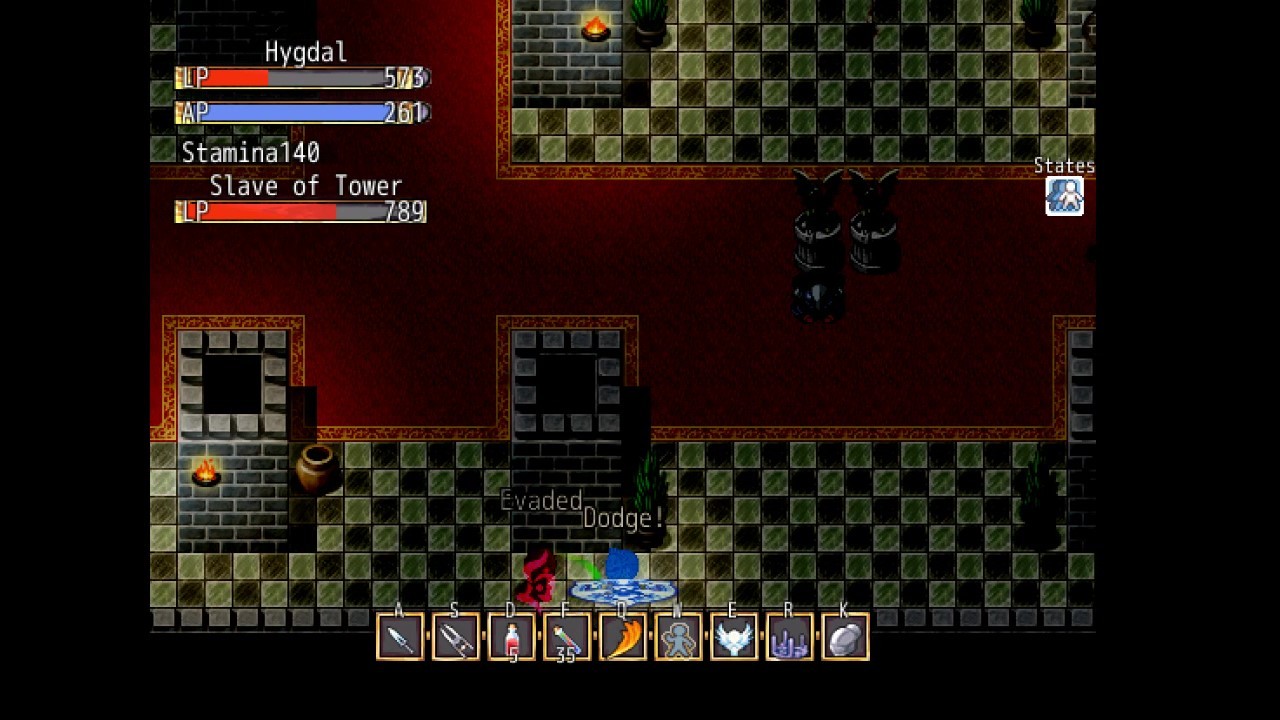This screenshot has height=720, width=1280.
Task: Open the States status icon
Action: point(1064,196)
